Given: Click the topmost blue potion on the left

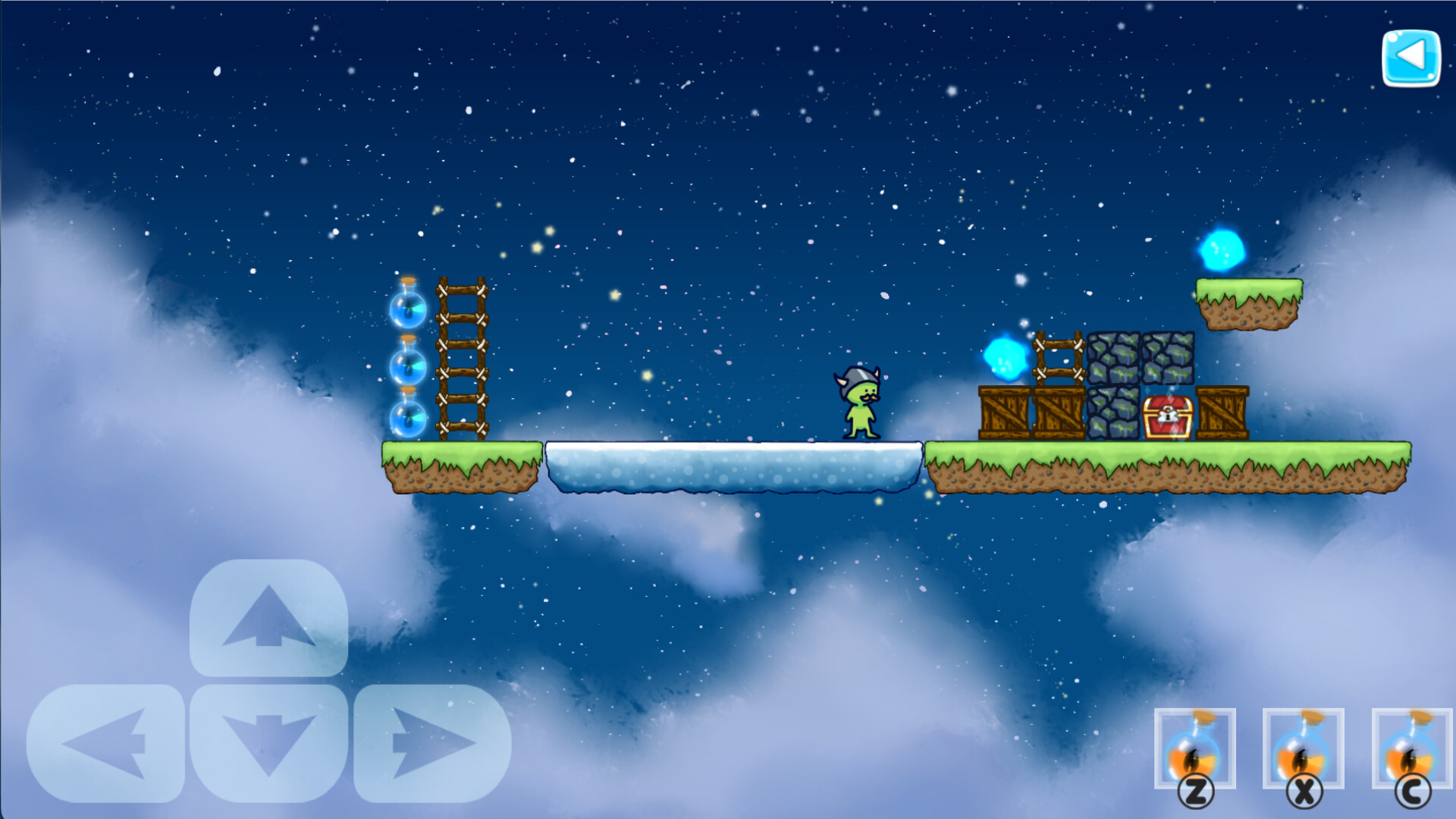Looking at the screenshot, I should click(409, 309).
